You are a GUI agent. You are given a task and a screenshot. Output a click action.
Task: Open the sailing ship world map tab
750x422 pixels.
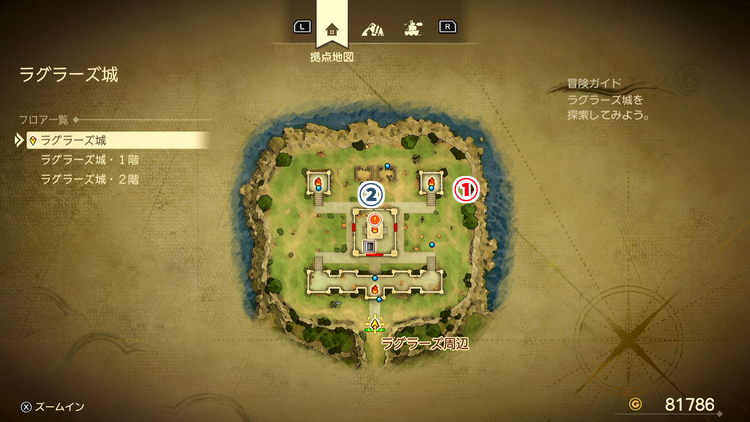coord(411,28)
